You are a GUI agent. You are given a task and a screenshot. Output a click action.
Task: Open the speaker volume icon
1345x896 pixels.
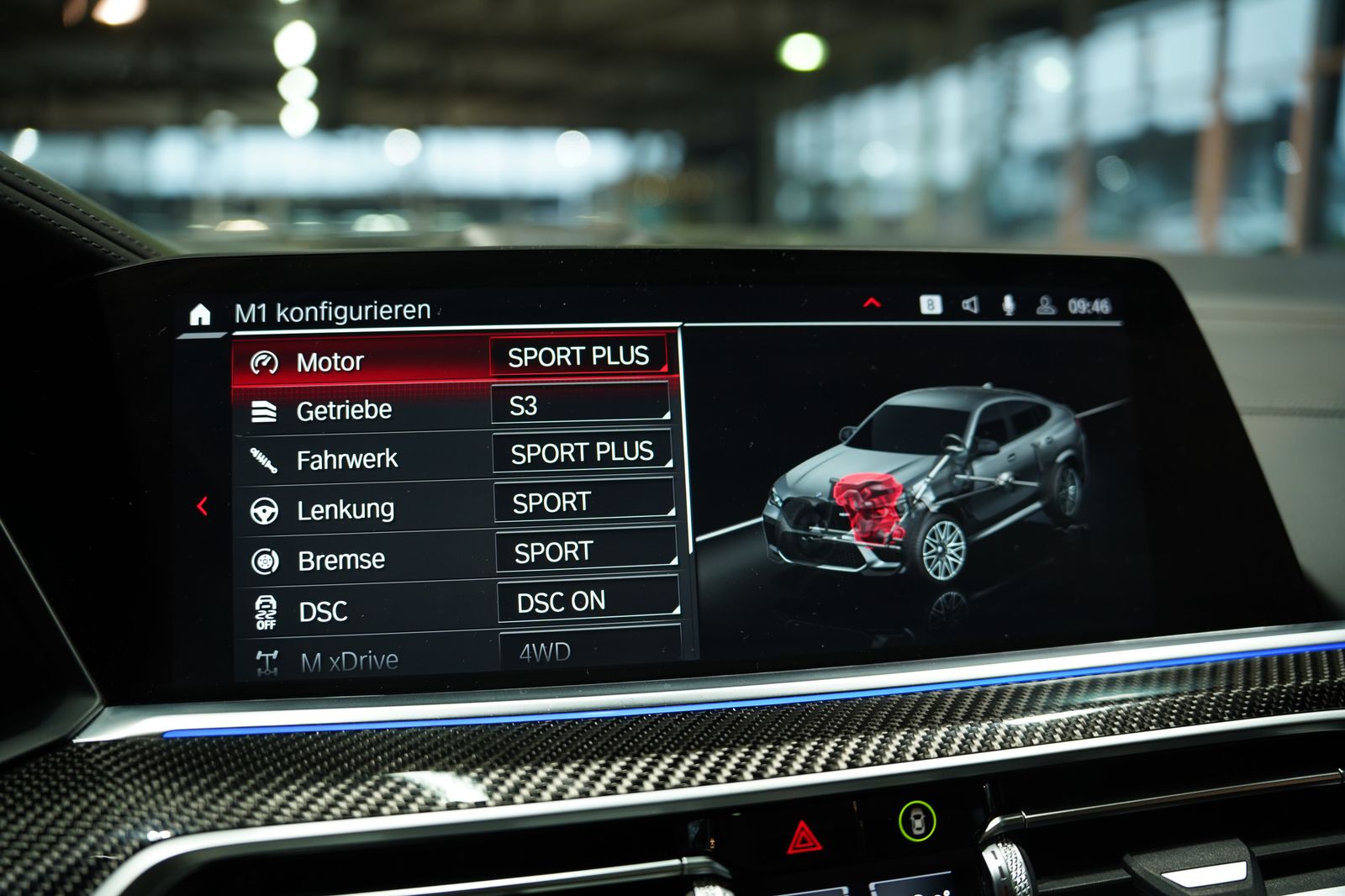click(970, 304)
